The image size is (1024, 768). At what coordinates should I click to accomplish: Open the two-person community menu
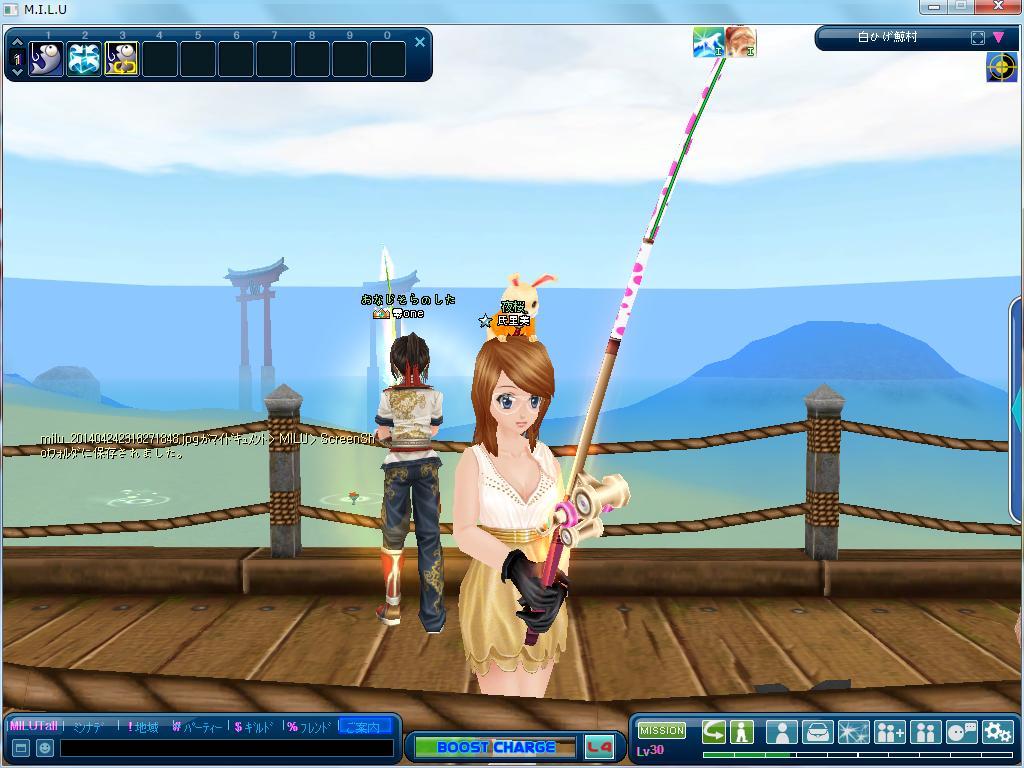click(x=925, y=732)
